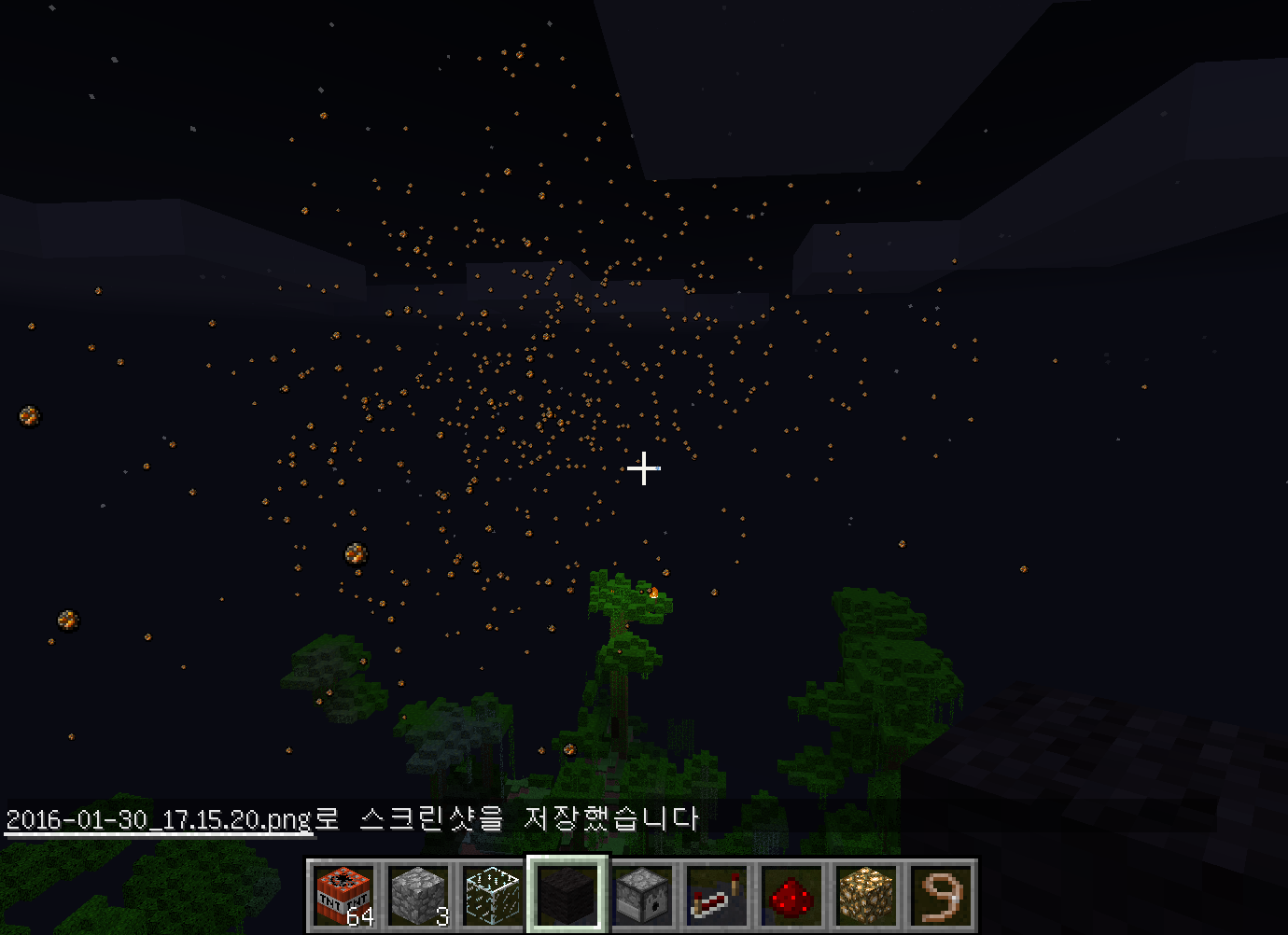Viewport: 1288px width, 935px height.
Task: Select the dispenser hotbar slot
Action: [642, 895]
